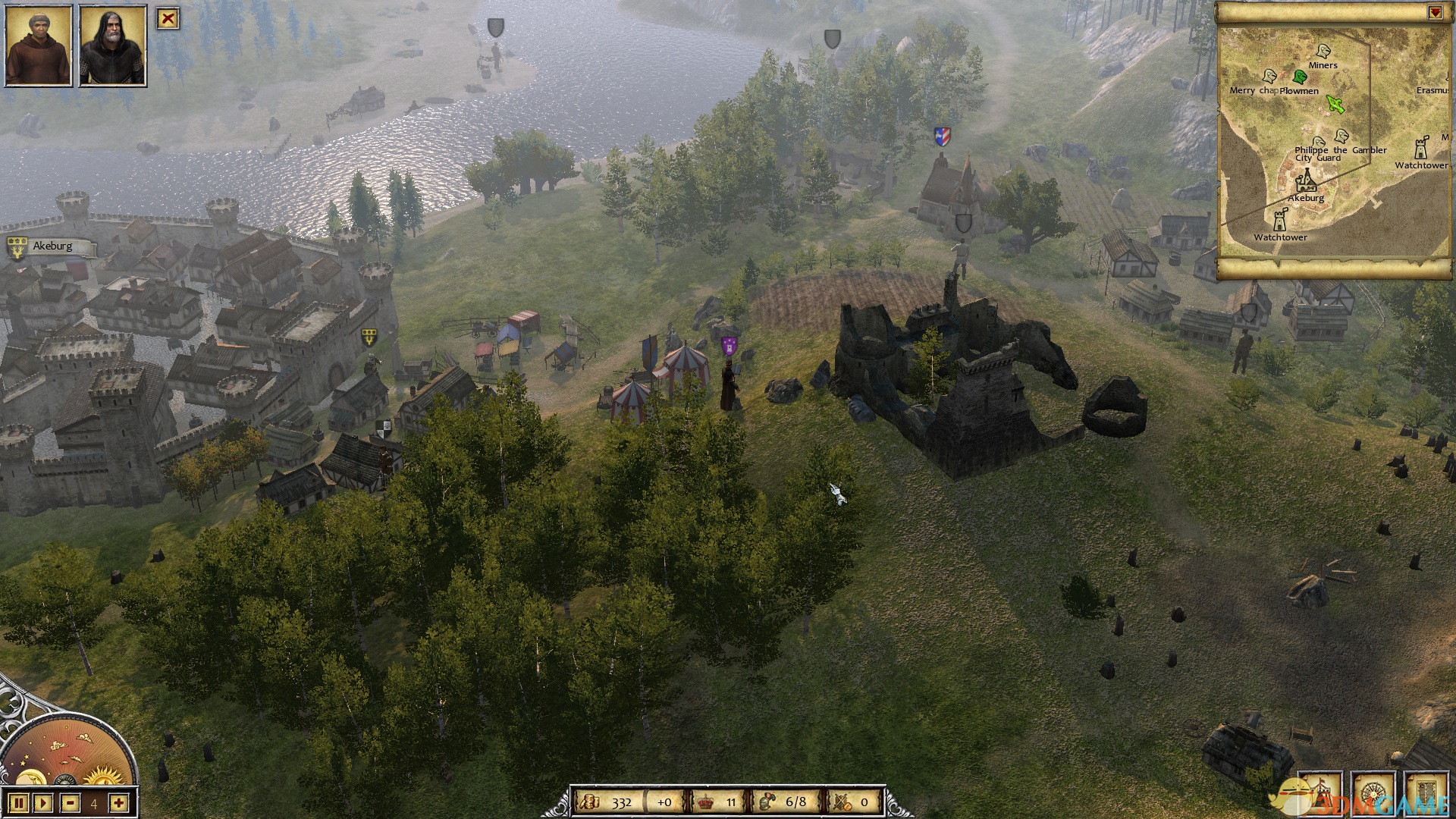Select the City Guard marker on minimap
Screen dimensions: 1456x819
pos(1319,142)
